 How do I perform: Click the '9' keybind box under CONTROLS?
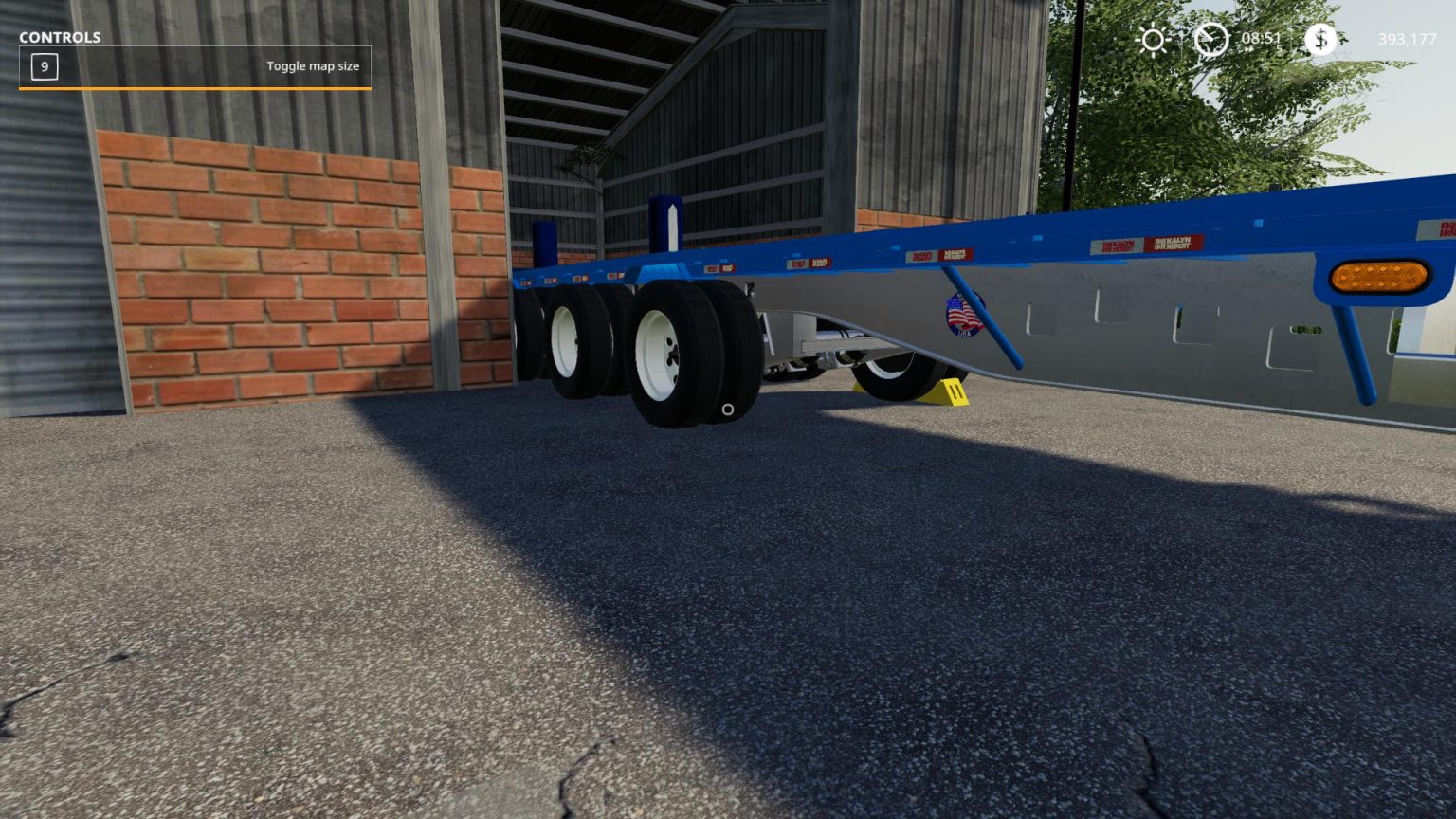coord(43,67)
